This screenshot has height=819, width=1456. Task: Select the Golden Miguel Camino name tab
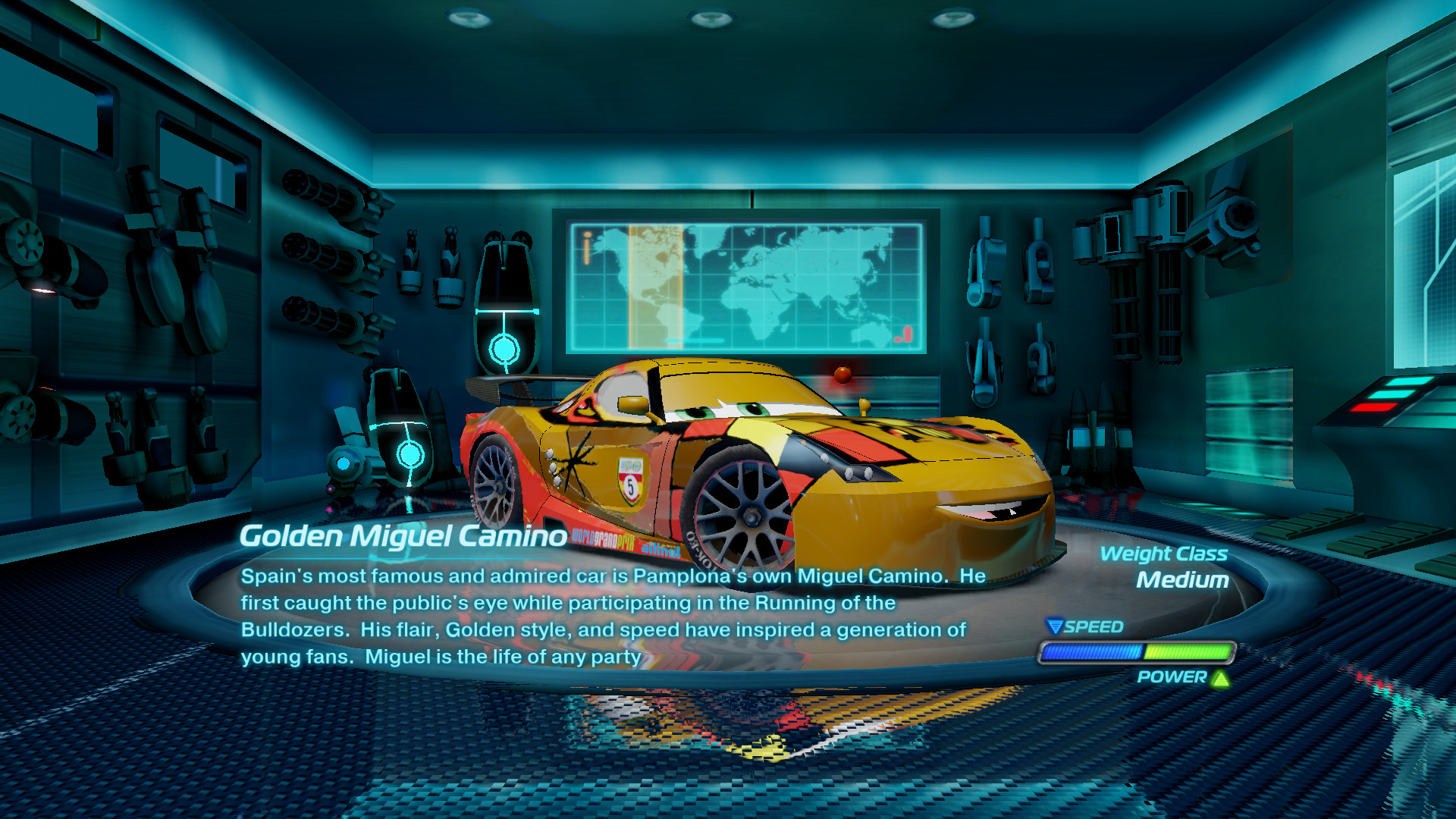coord(402,535)
